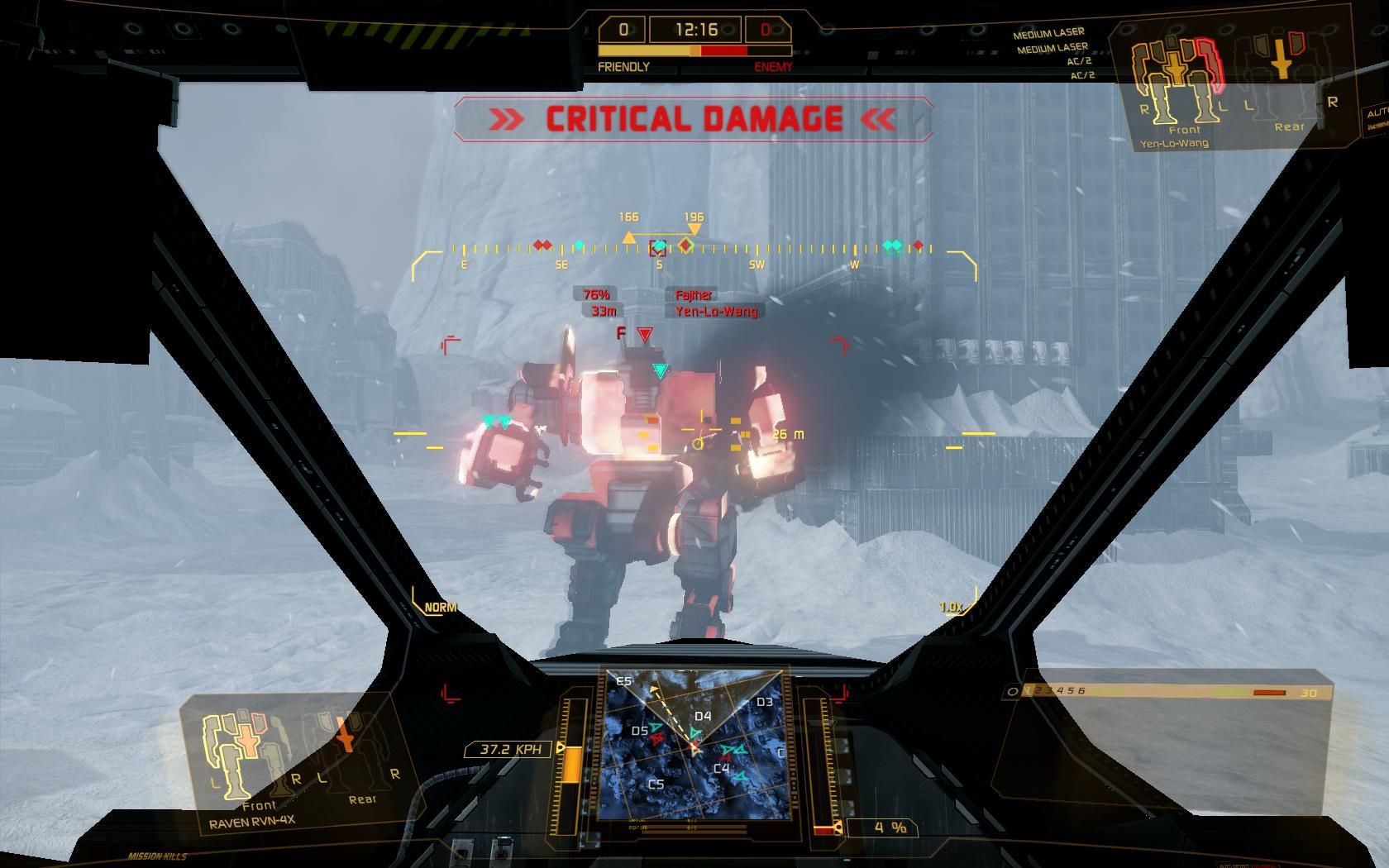Click the tactical minimap display
Viewport: 1389px width, 868px height.
694,744
